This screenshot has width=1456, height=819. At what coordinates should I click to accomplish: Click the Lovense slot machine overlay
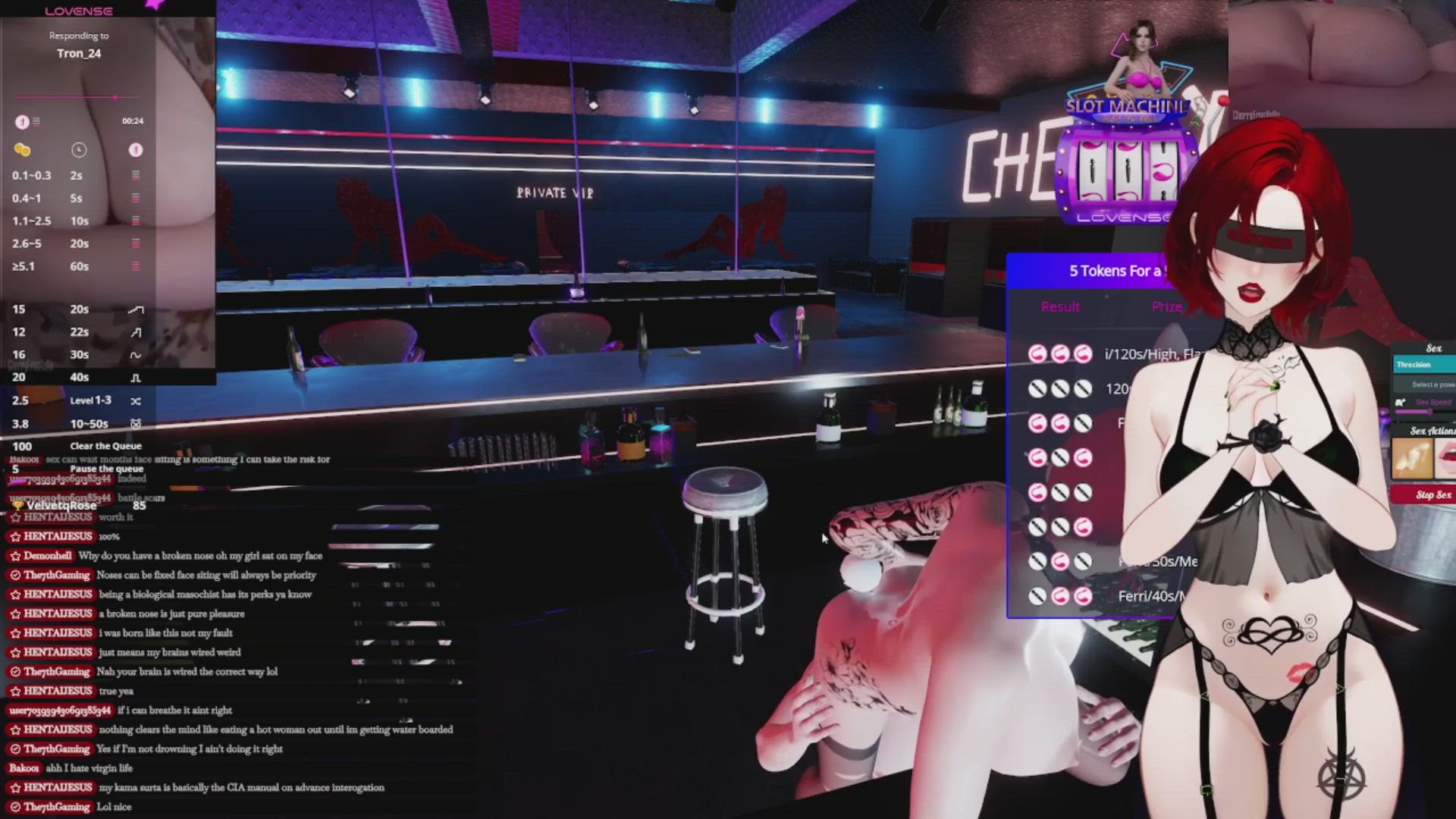tap(1125, 168)
